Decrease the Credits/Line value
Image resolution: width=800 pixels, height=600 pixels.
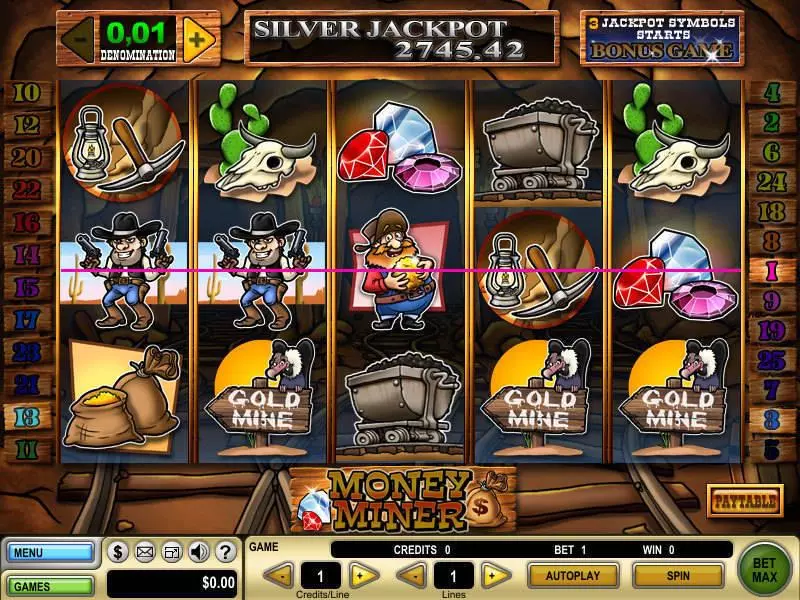pyautogui.click(x=281, y=576)
